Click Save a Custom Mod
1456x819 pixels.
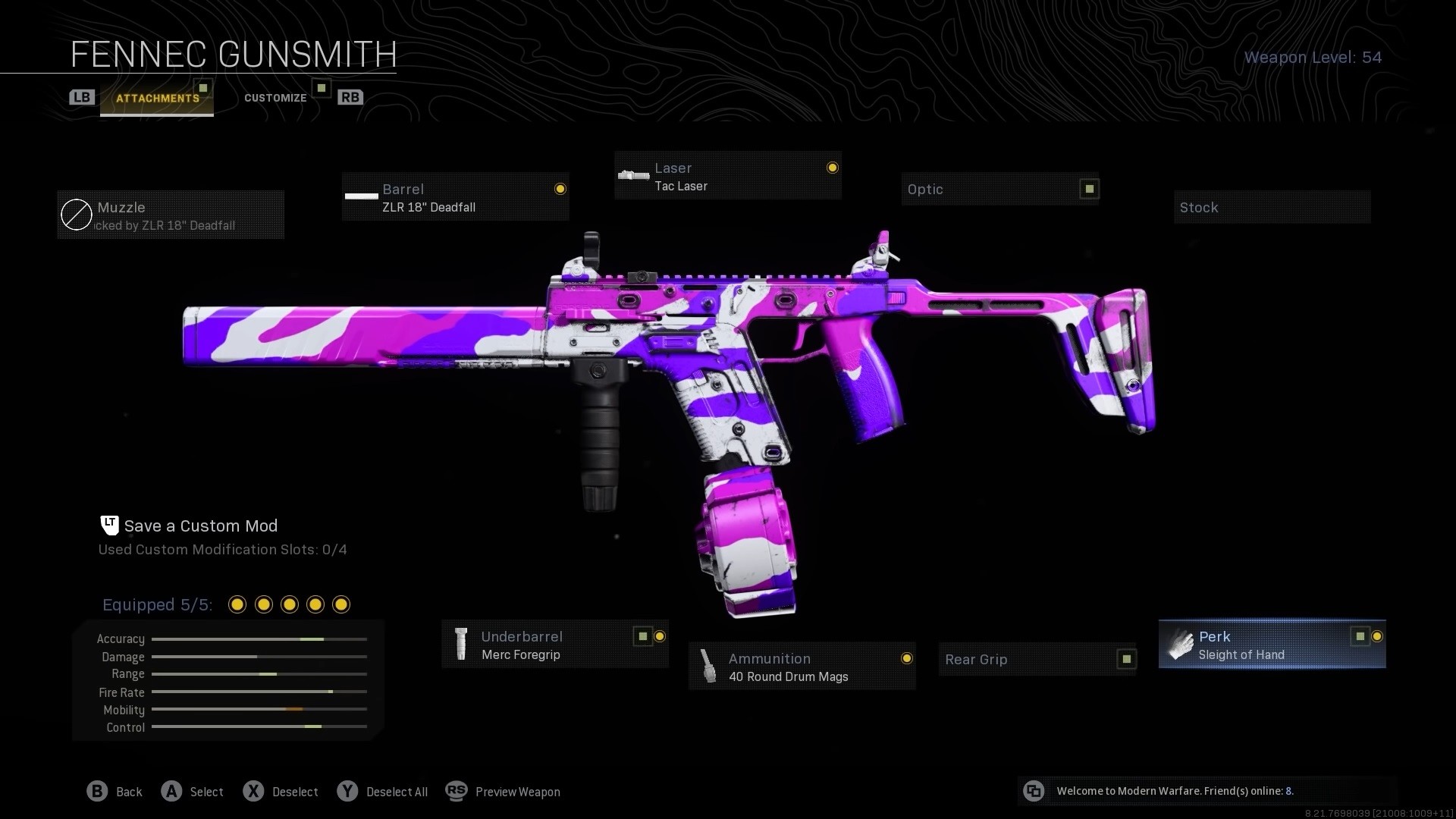(200, 526)
